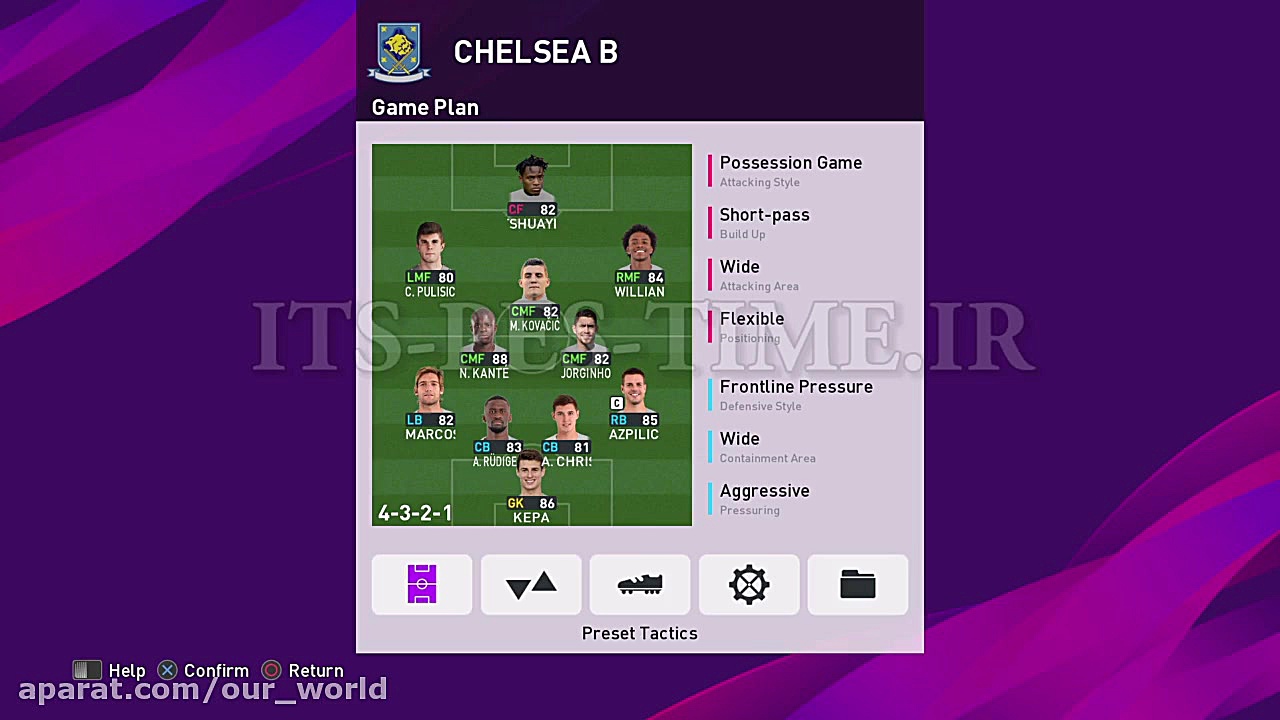Viewport: 1280px width, 720px height.
Task: Toggle the Possession Game attacking style
Action: tap(791, 171)
